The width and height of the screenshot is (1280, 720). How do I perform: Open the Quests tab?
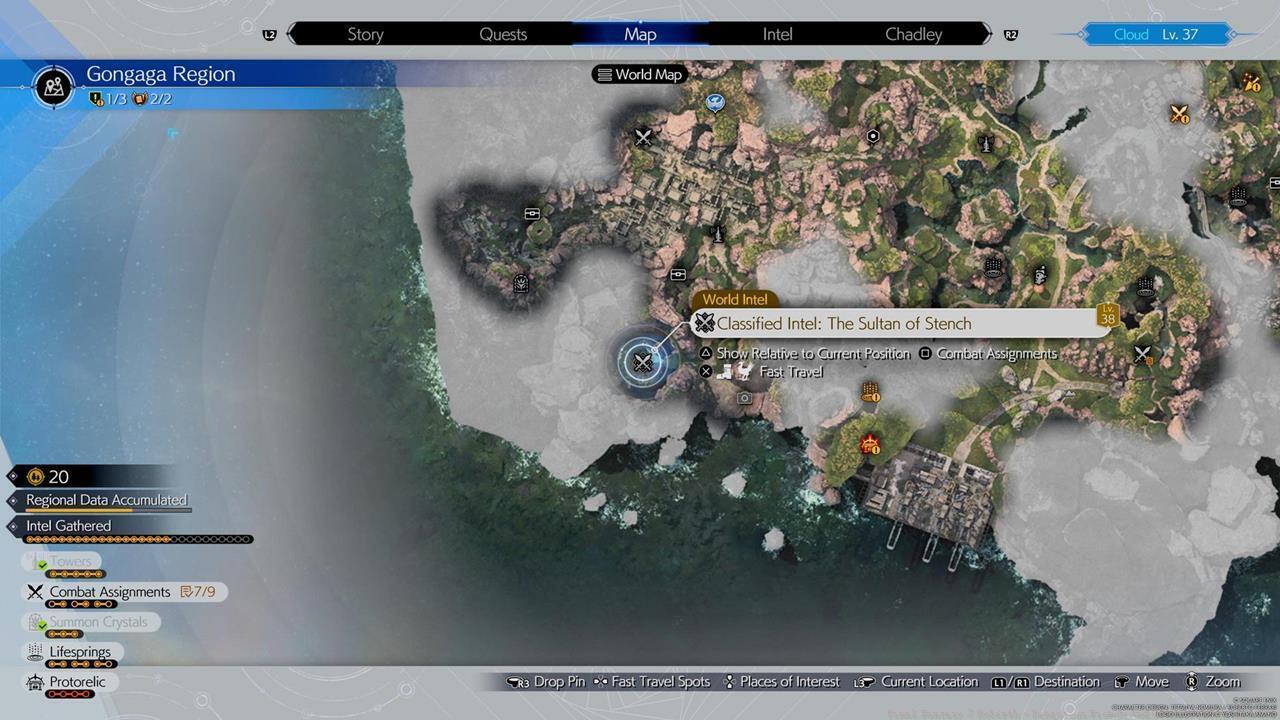pos(503,34)
